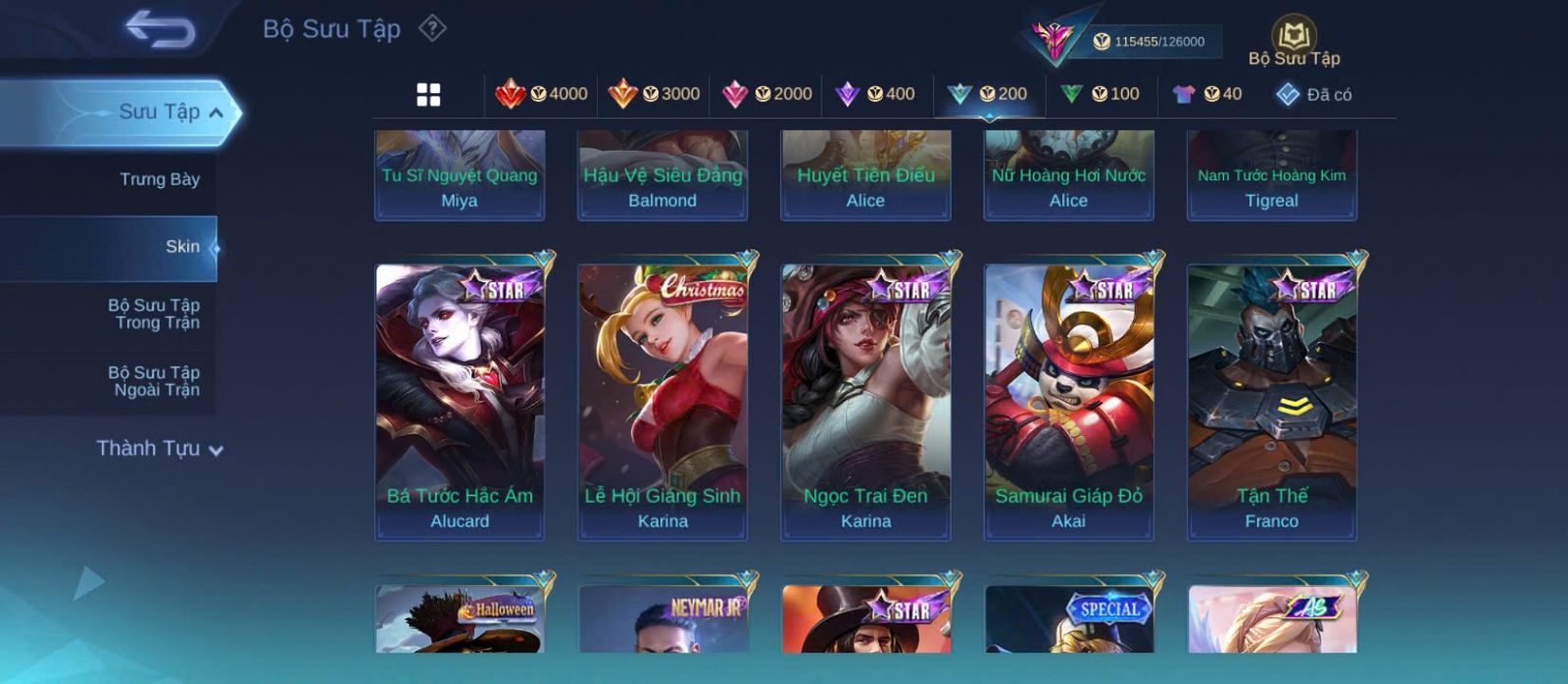Go back with the arrow button

click(160, 29)
